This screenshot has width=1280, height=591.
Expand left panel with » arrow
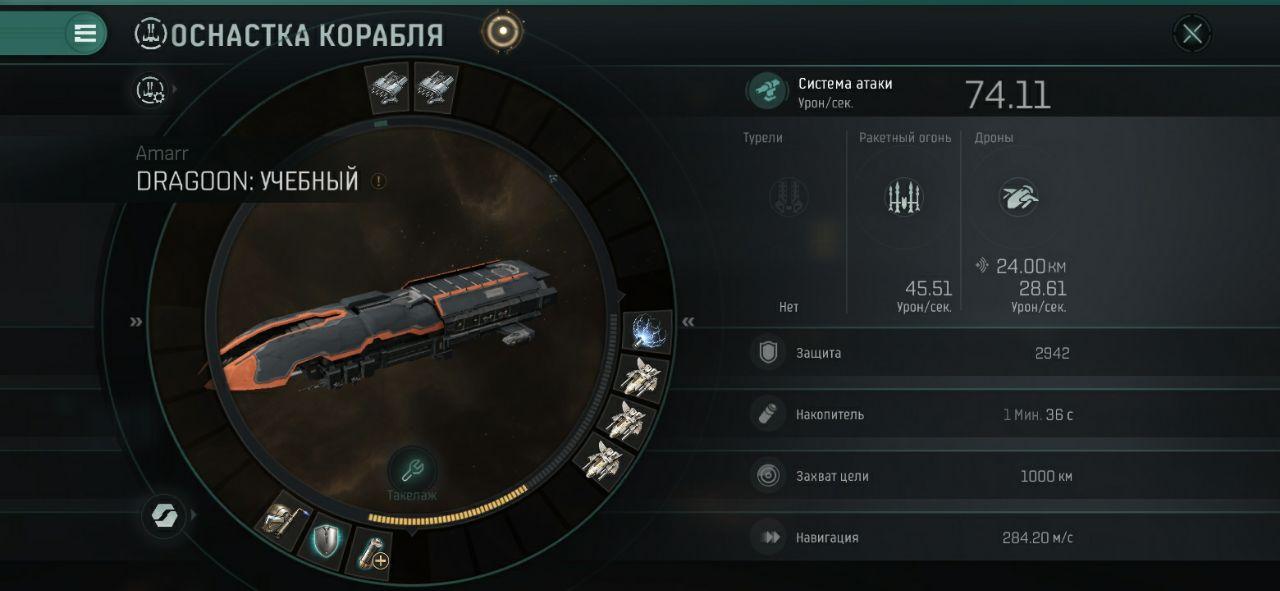point(136,322)
